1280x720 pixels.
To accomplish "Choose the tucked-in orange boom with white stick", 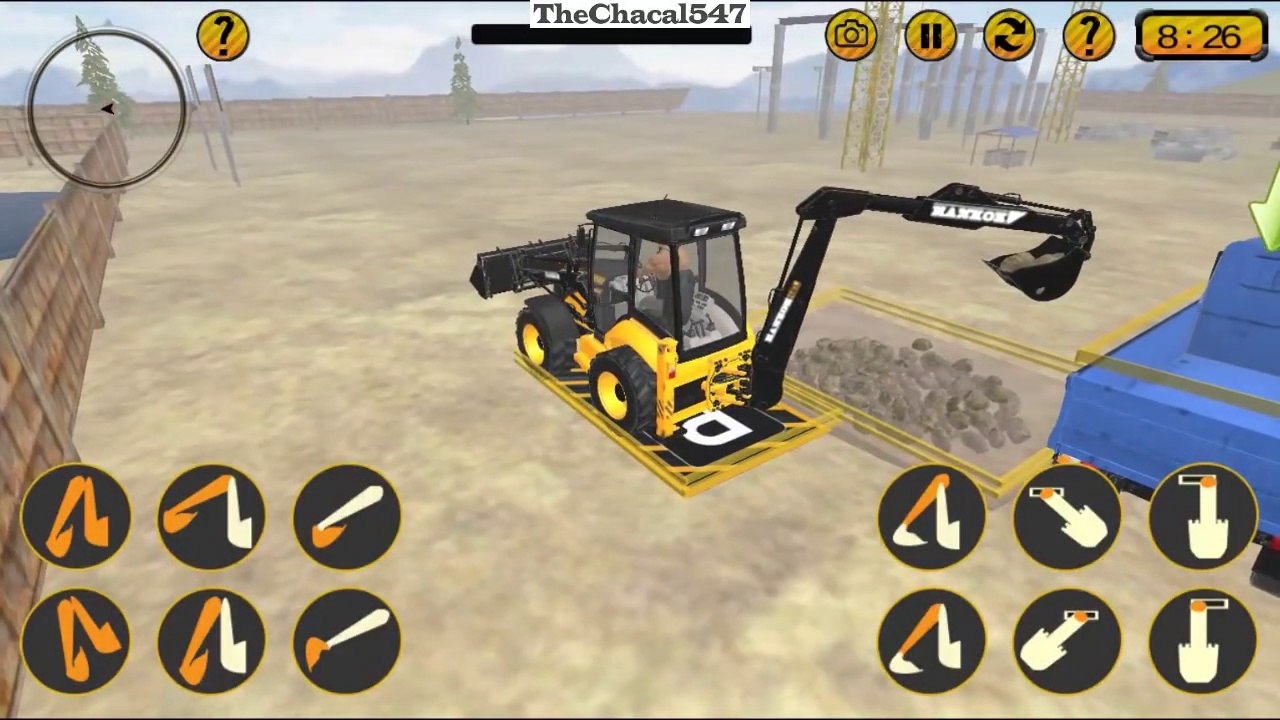I will (x=211, y=640).
